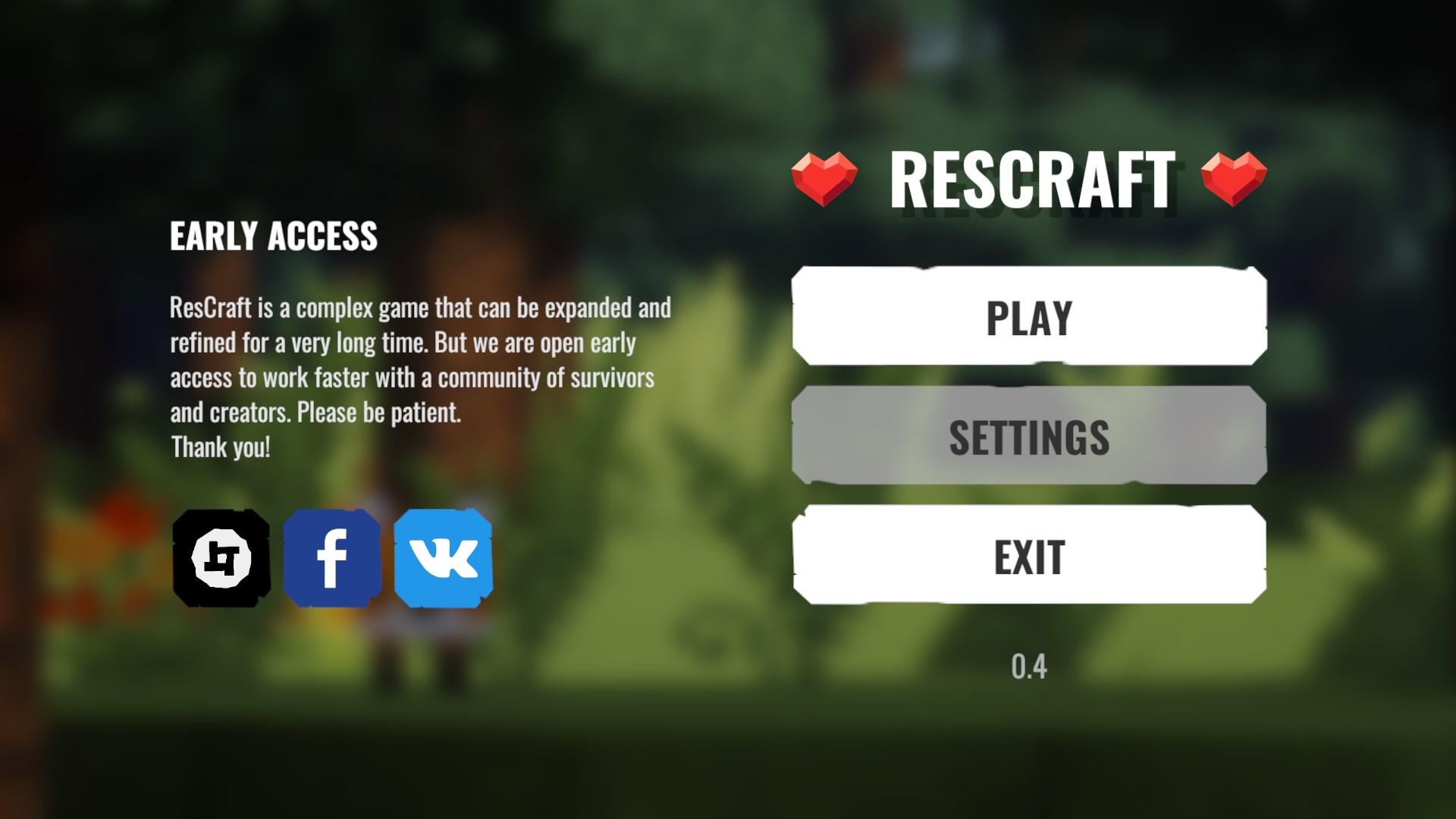Click the white 'f' Facebook logo

pos(331,559)
